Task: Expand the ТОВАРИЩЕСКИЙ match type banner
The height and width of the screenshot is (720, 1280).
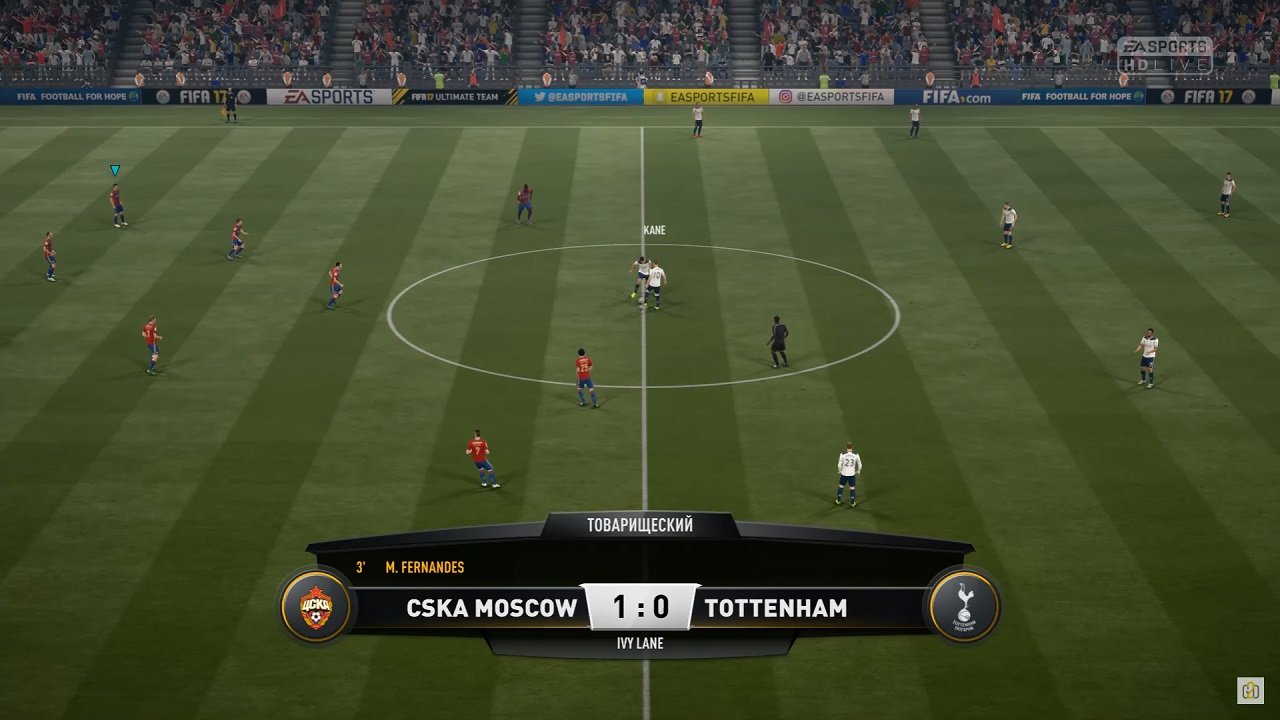Action: click(x=638, y=525)
